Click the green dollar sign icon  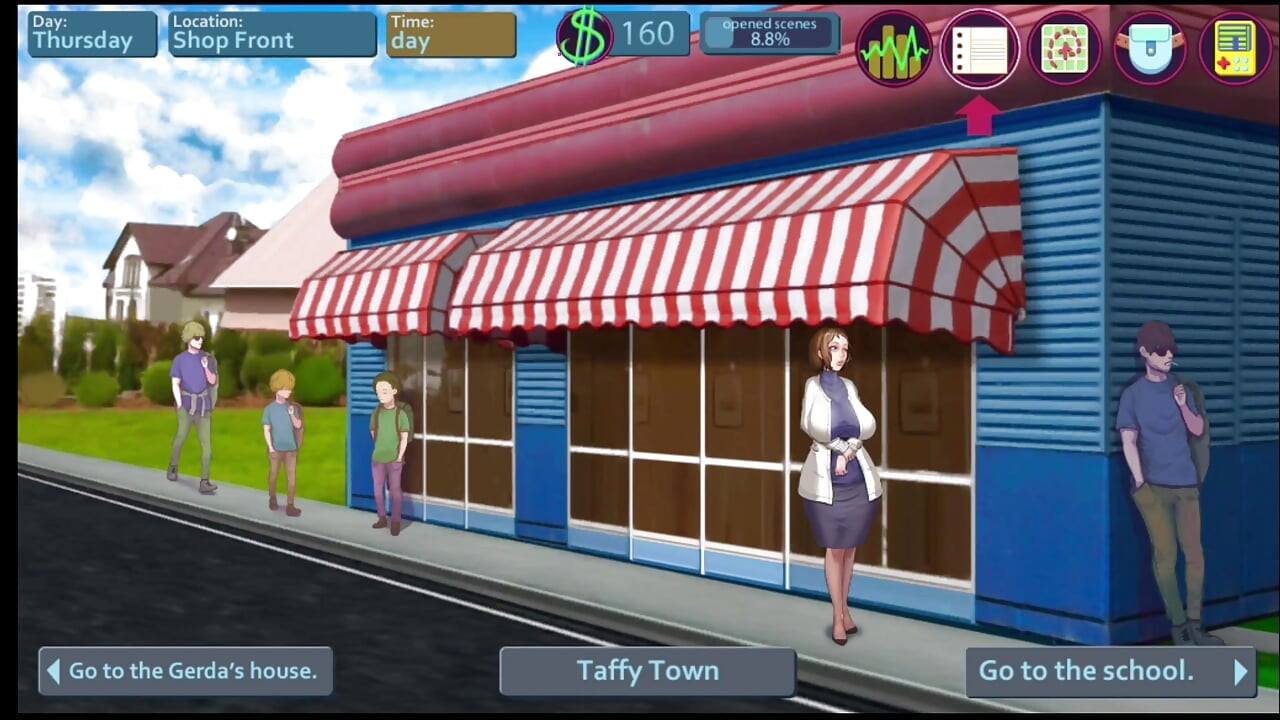(x=585, y=33)
